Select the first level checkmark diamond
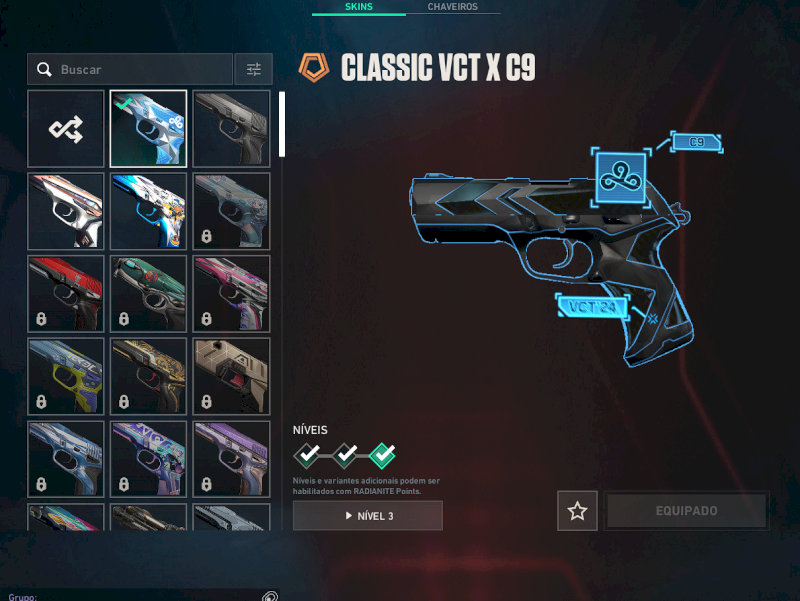This screenshot has width=800, height=601. click(307, 456)
